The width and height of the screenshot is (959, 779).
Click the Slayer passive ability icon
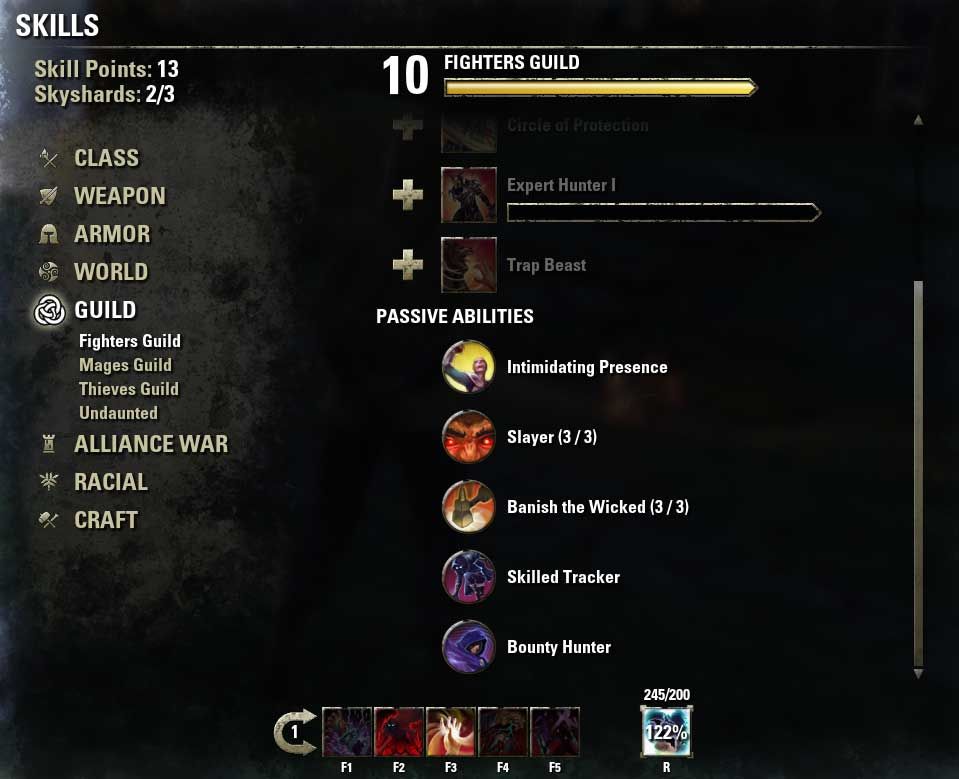click(x=468, y=437)
